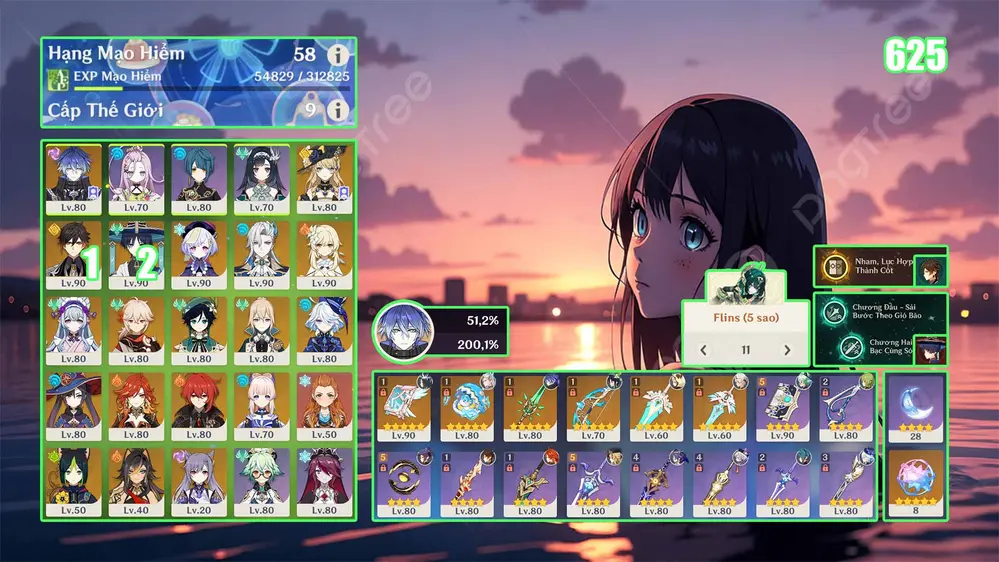The height and width of the screenshot is (562, 999).
Task: Select the Furina character tile
Action: (323, 328)
